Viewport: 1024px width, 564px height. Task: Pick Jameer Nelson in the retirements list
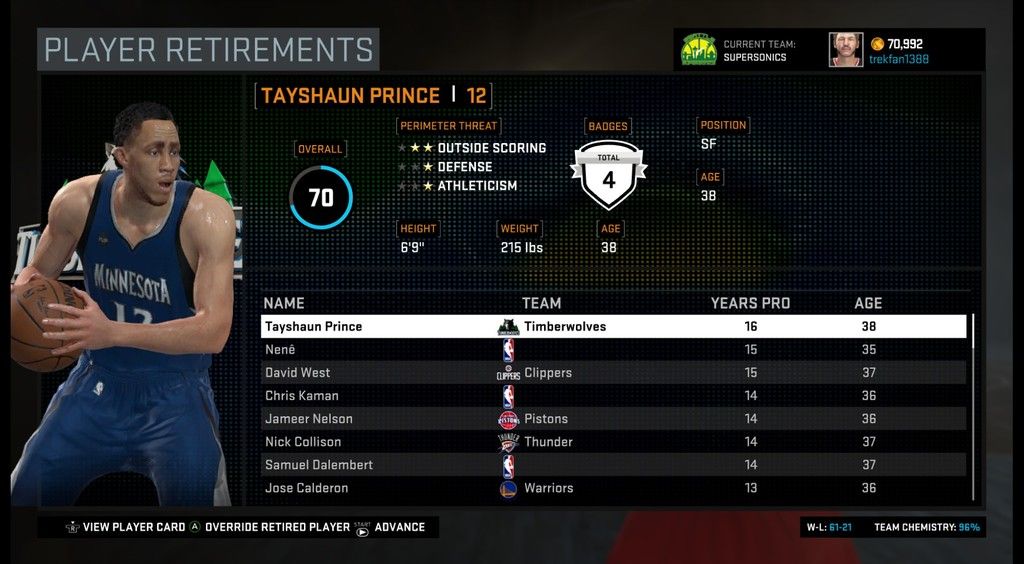pos(612,419)
